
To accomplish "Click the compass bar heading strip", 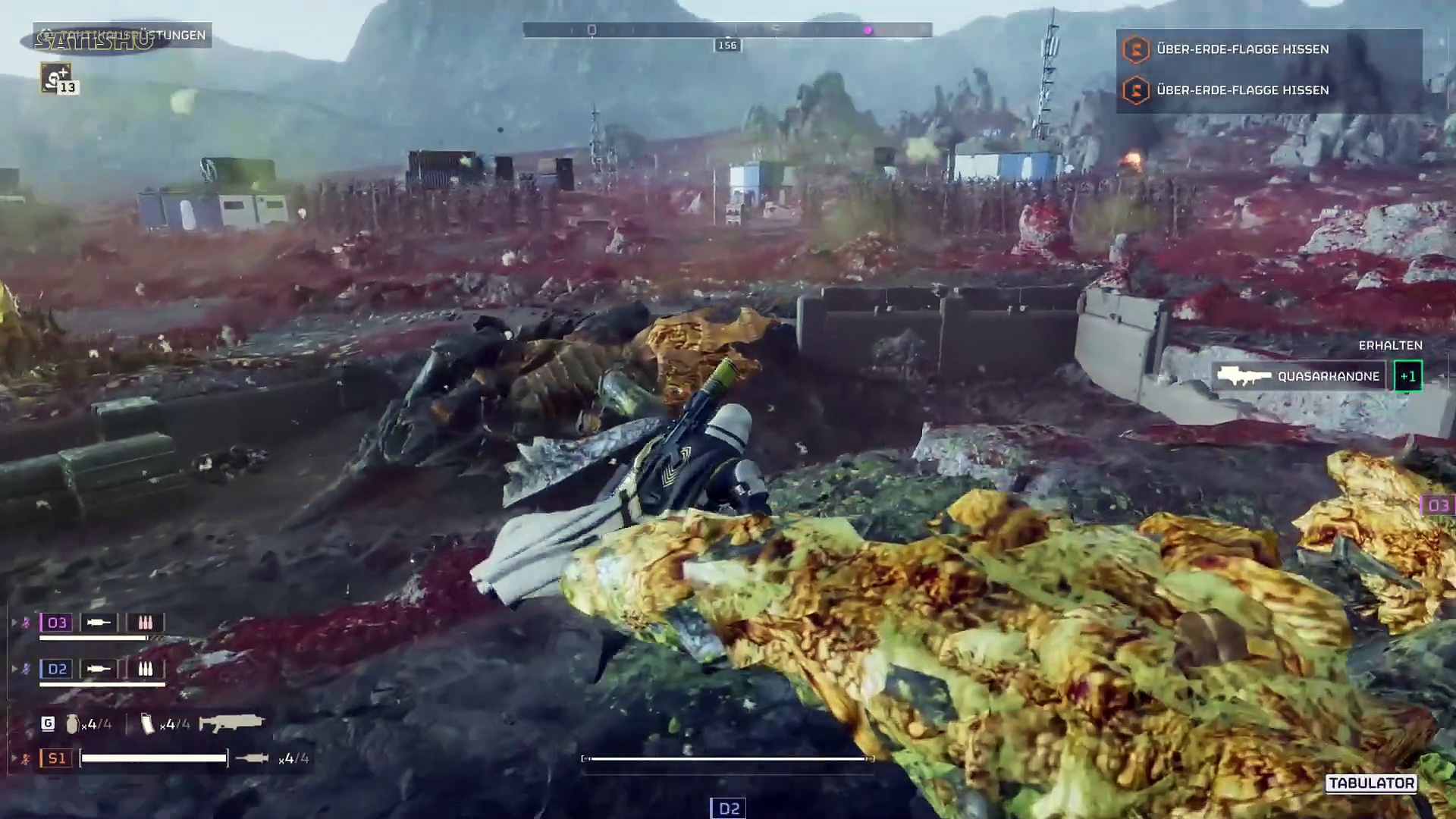I will point(726,30).
